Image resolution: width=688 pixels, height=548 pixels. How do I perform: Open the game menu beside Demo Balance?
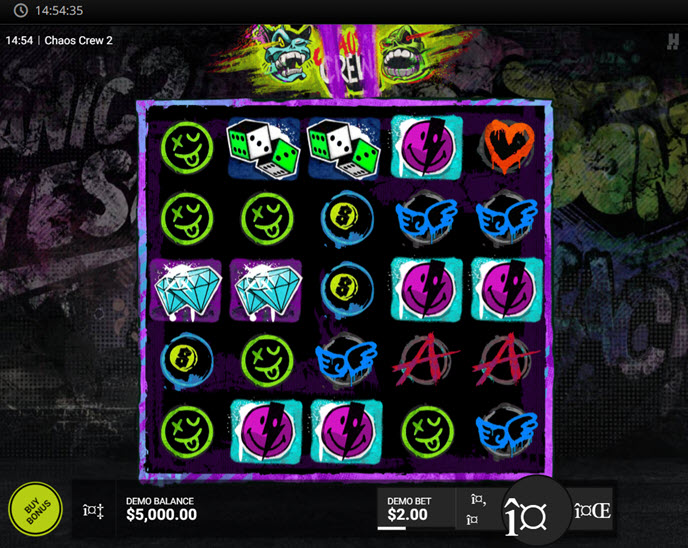click(x=91, y=510)
